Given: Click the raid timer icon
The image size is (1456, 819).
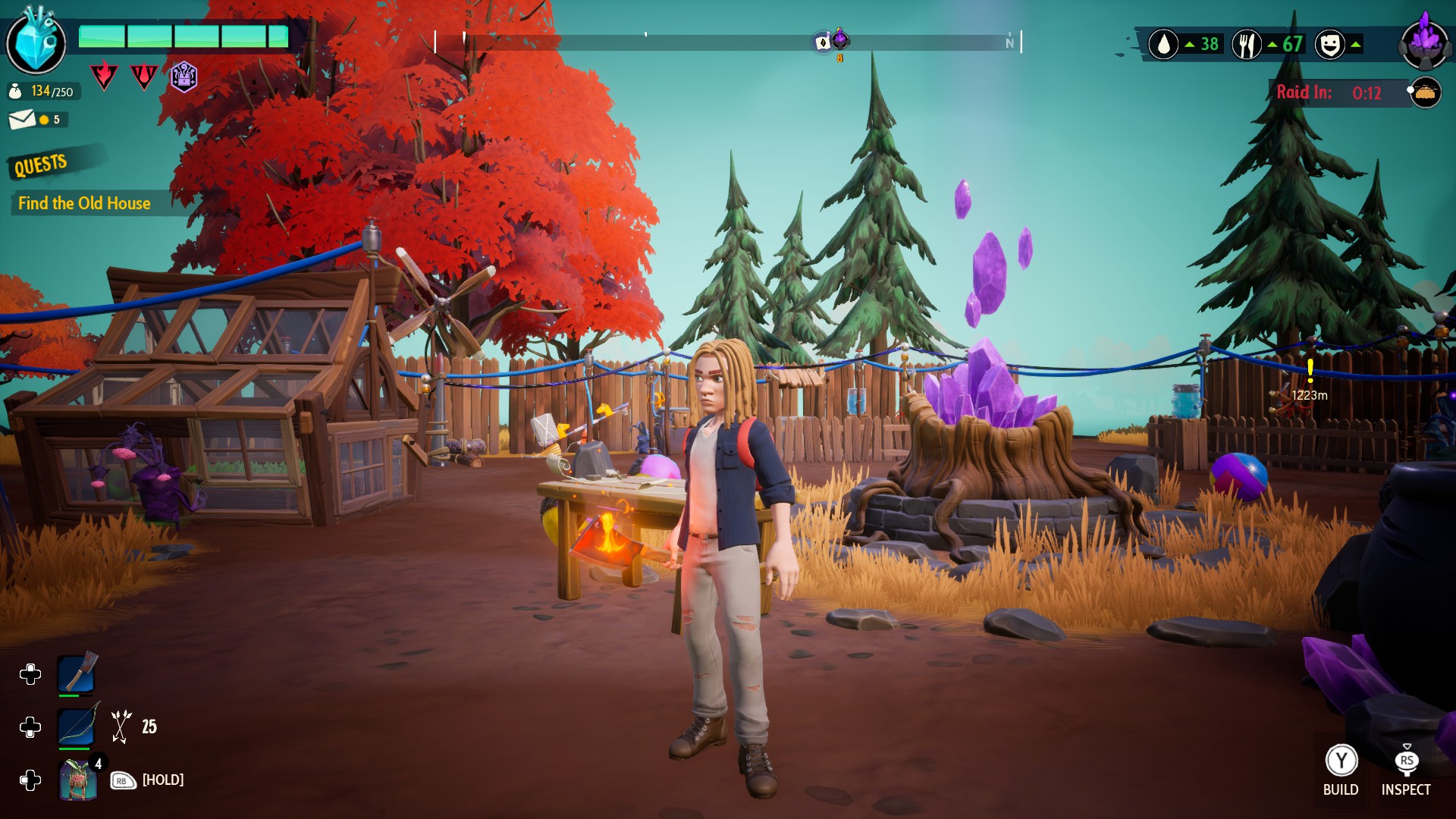Looking at the screenshot, I should click(1425, 93).
